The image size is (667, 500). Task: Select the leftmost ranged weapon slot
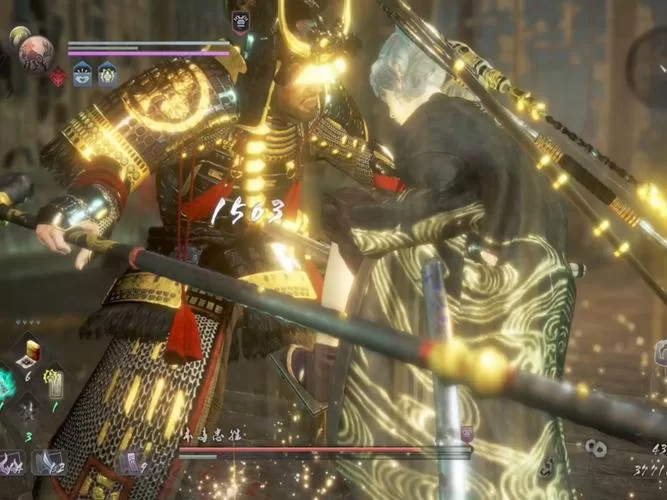[10, 462]
